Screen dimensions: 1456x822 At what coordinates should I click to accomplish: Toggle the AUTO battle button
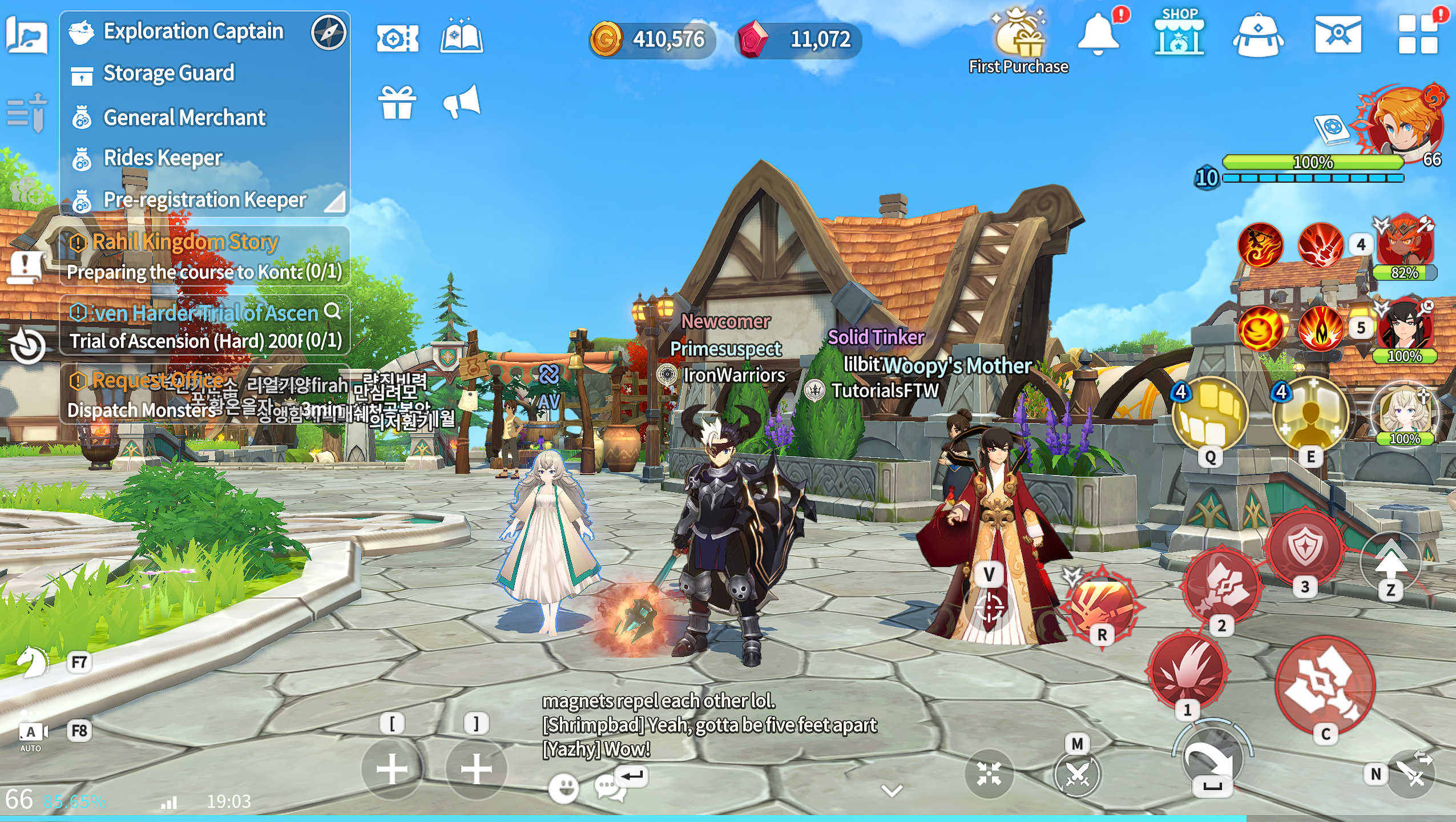point(31,735)
